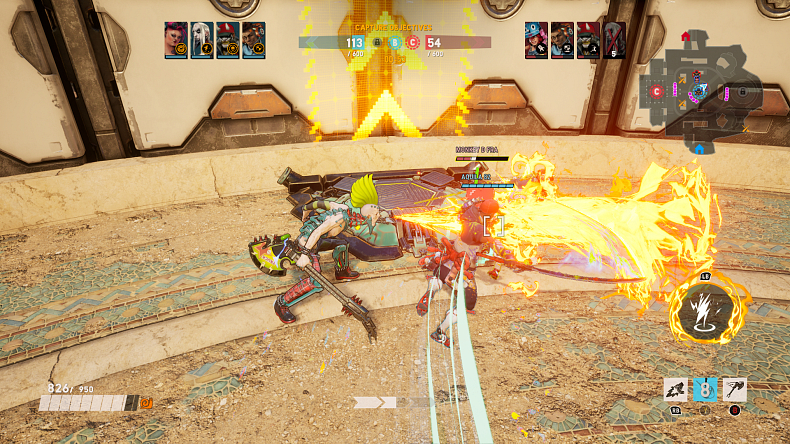Trigger the axe throw ability icon

click(x=735, y=389)
